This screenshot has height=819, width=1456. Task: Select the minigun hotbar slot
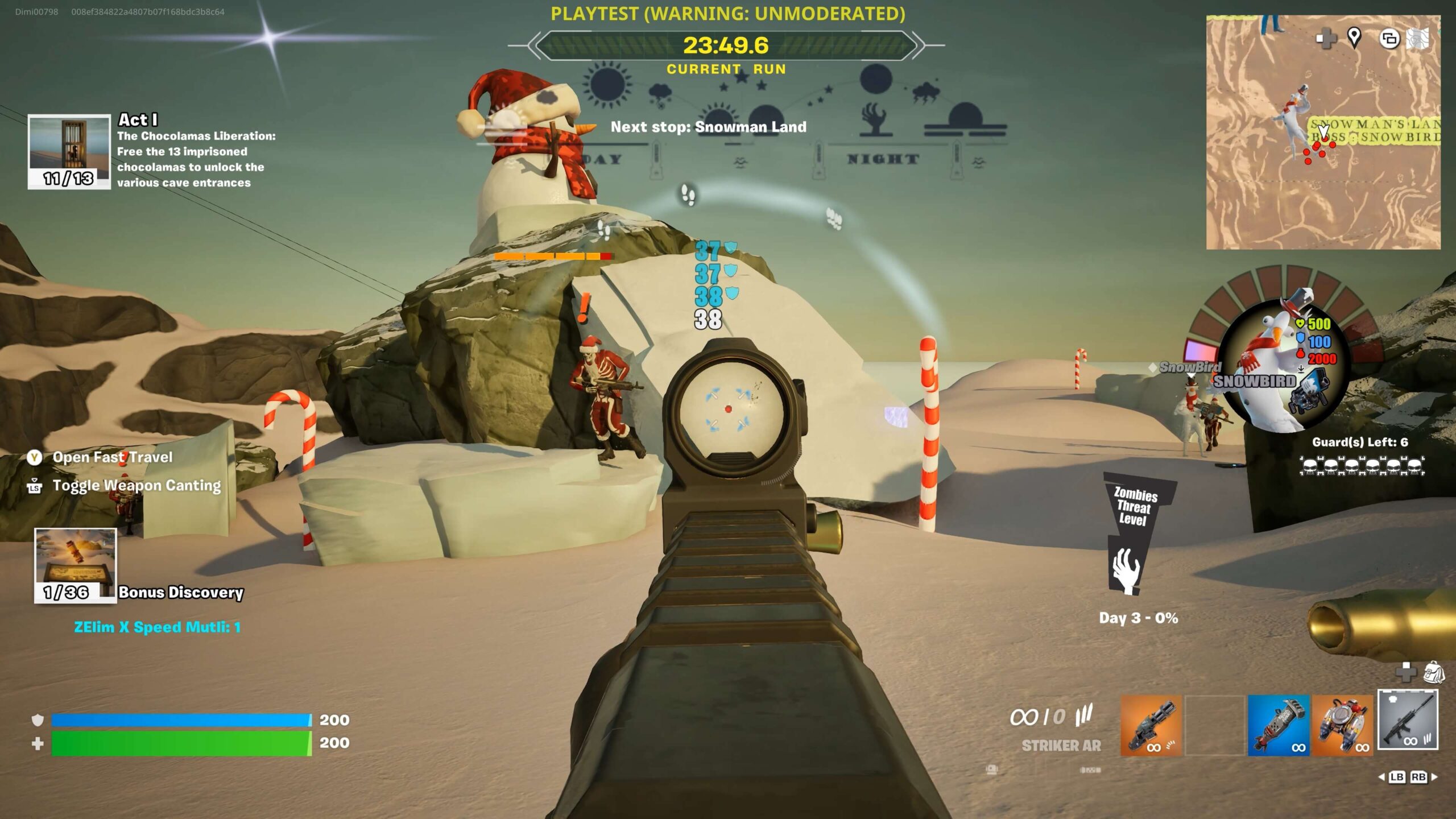pyautogui.click(x=1151, y=725)
